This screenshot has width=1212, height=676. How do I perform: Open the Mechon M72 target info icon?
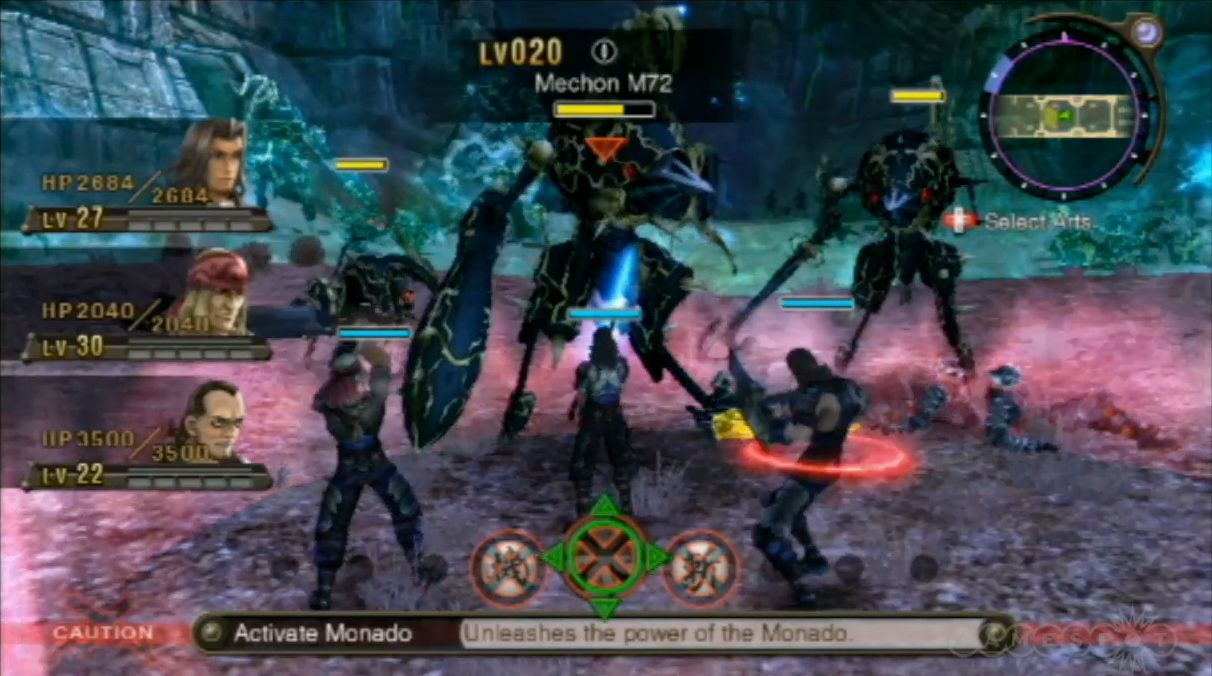click(604, 52)
